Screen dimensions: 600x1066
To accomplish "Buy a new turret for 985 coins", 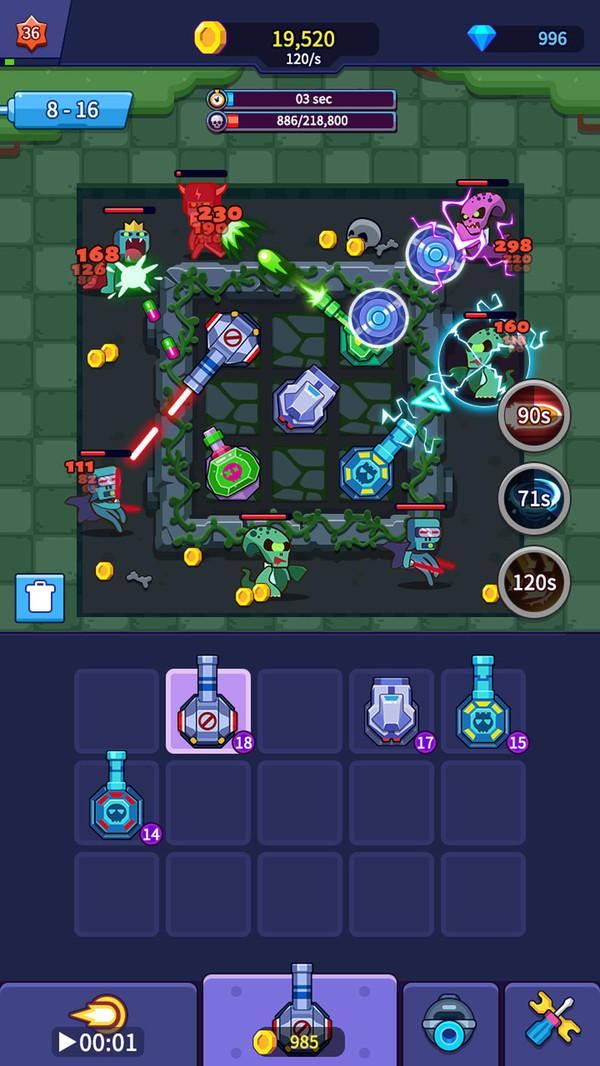I will tap(300, 1019).
